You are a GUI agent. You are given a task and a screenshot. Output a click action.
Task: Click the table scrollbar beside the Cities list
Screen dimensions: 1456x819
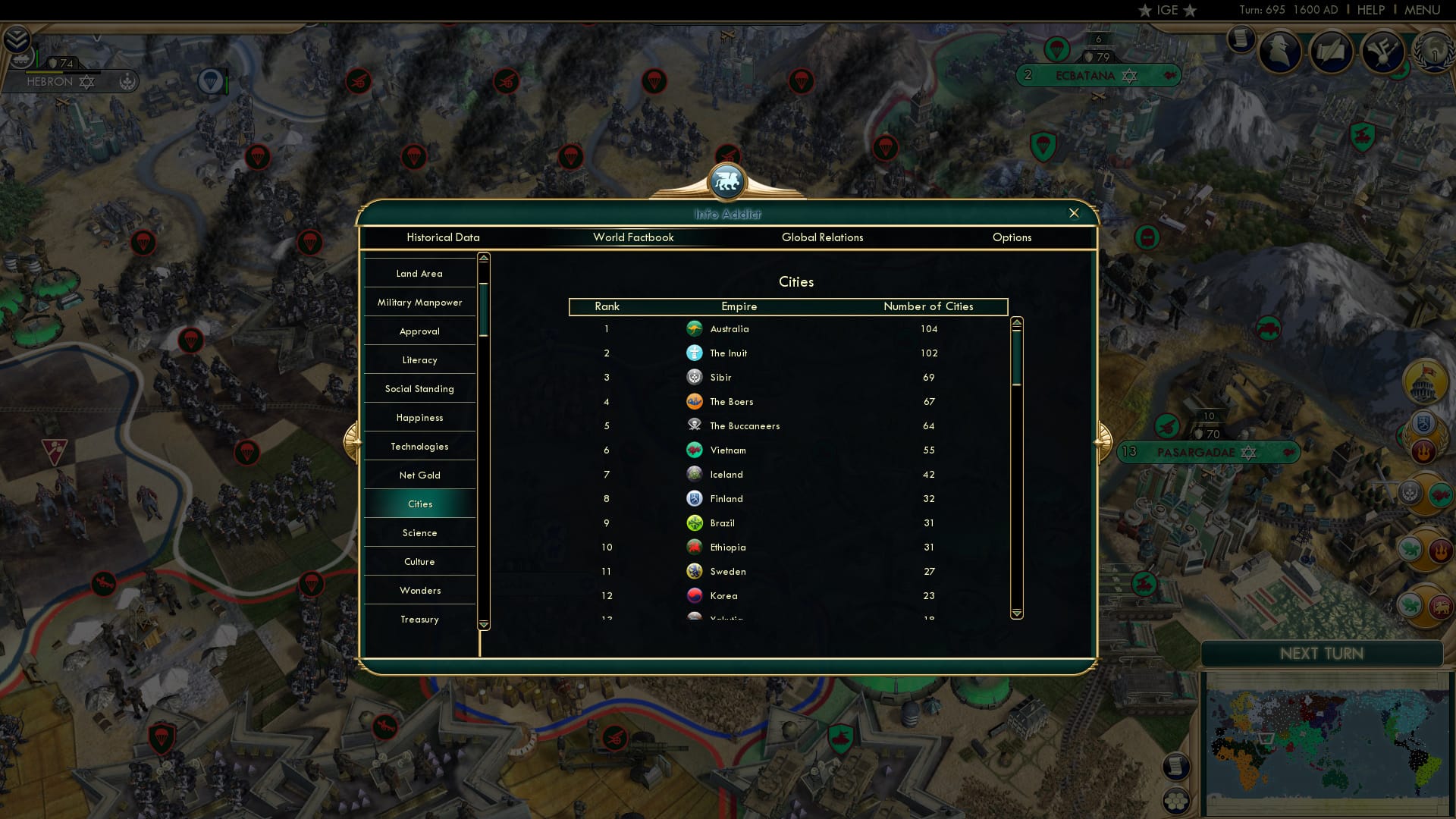[x=1017, y=356]
